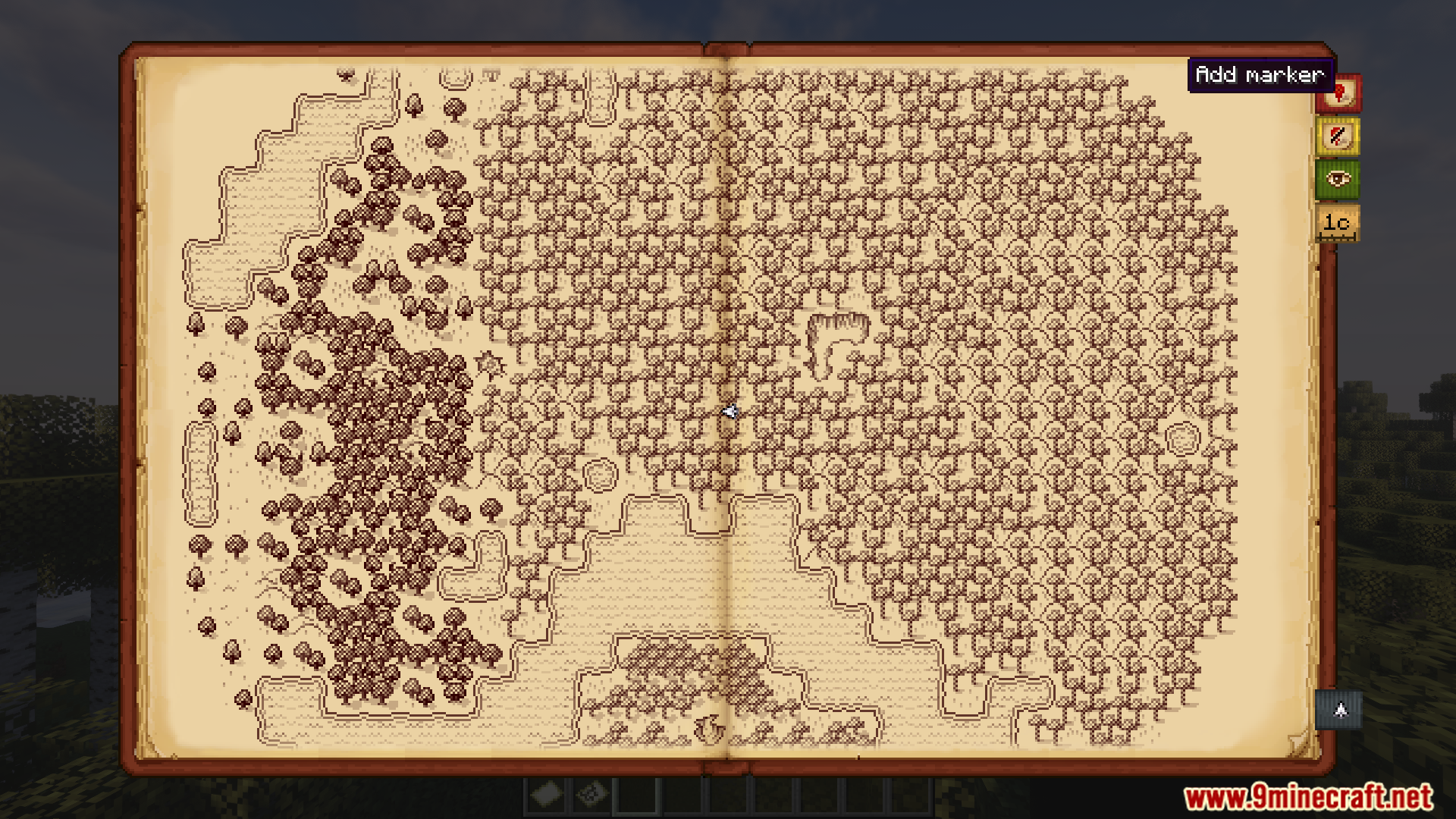The image size is (1456, 819).
Task: Click the player arrow marker on the map
Action: tap(730, 412)
